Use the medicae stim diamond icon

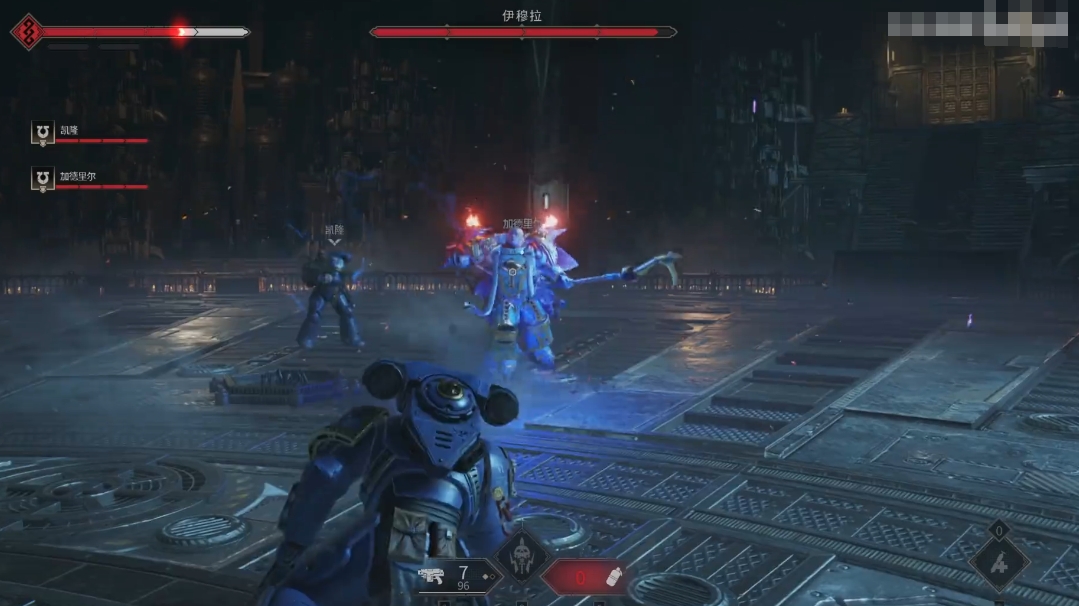pyautogui.click(x=998, y=563)
